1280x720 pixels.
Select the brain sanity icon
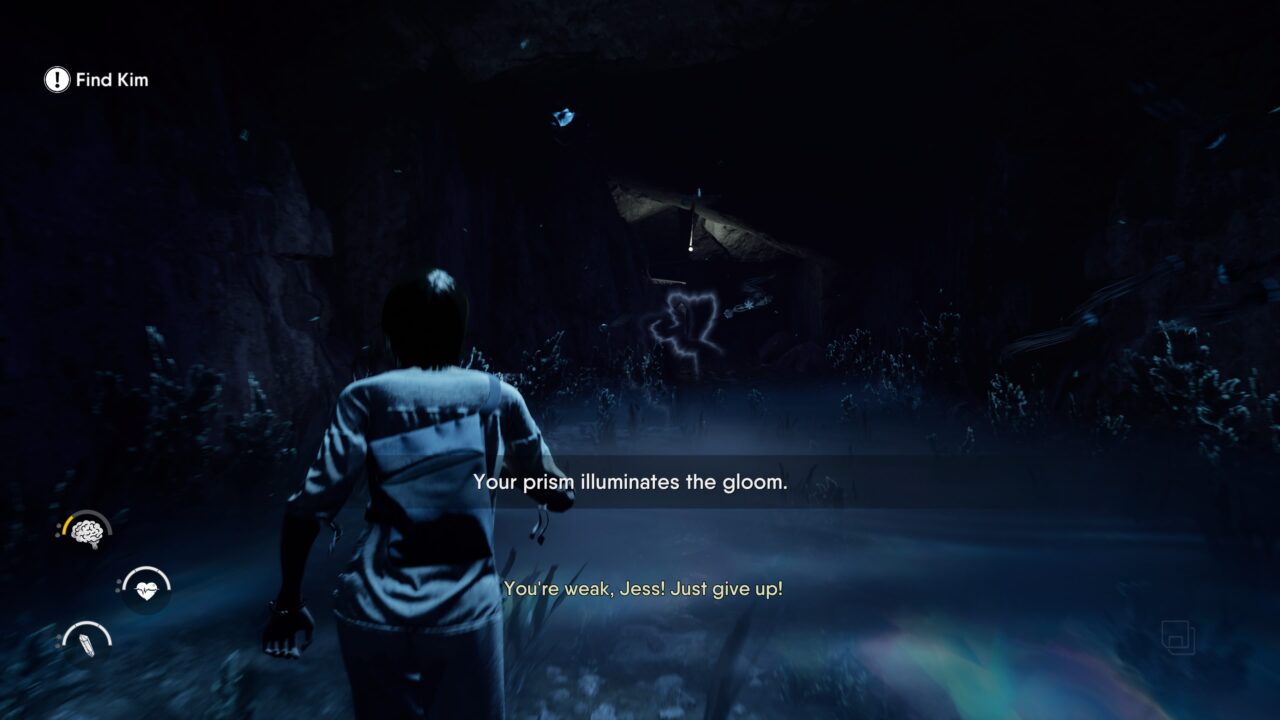[x=87, y=533]
